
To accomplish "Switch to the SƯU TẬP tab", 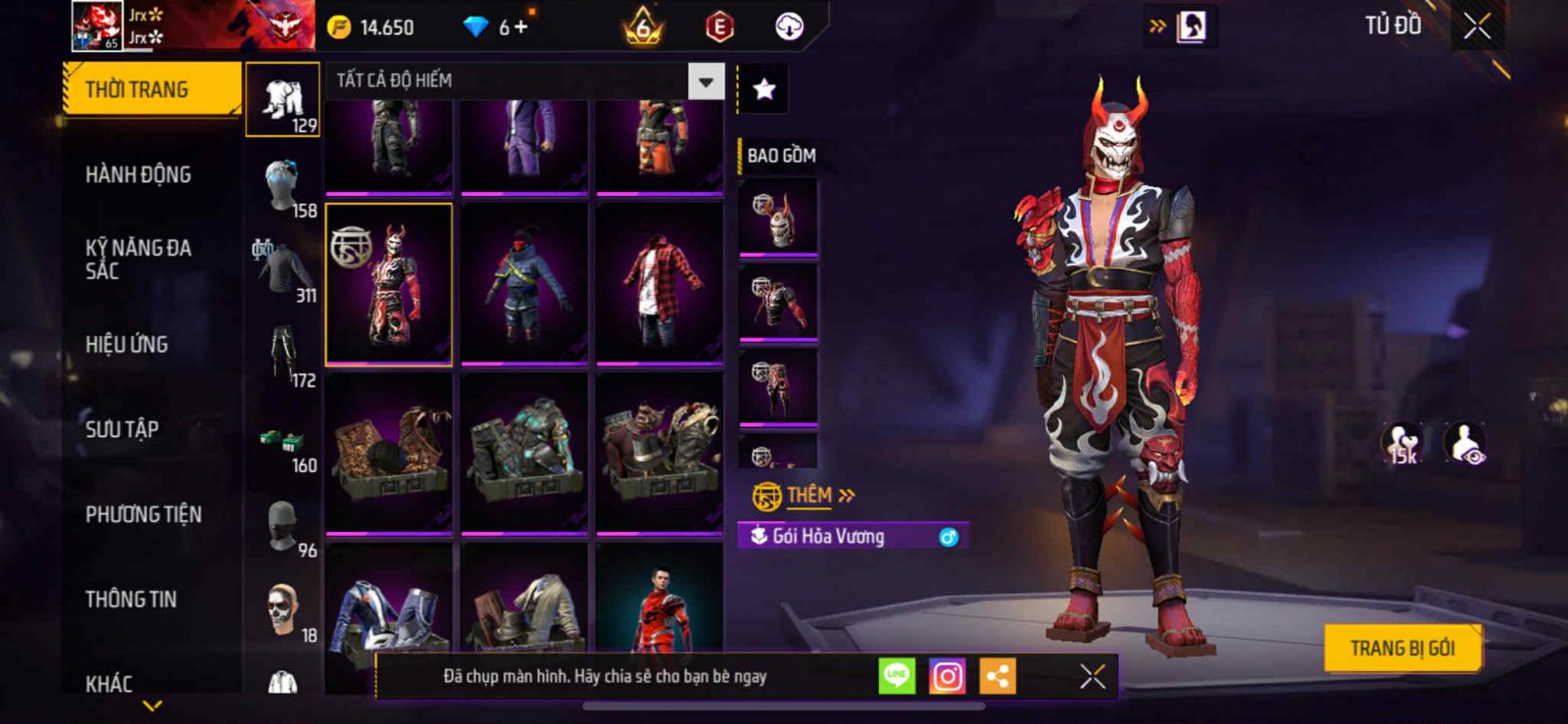I will coord(122,429).
